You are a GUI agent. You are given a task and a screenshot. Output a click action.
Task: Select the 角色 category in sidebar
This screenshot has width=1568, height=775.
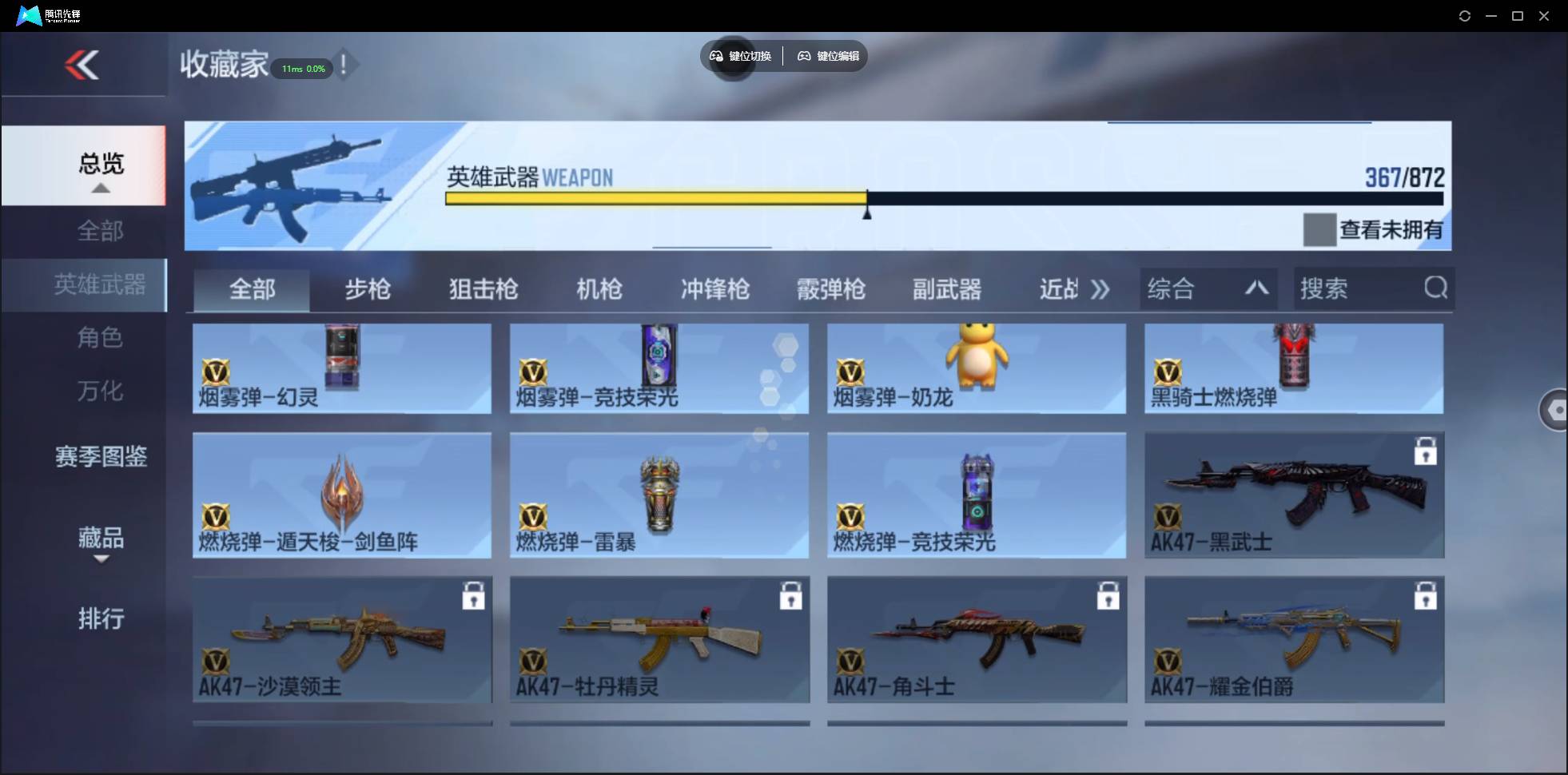pyautogui.click(x=101, y=338)
